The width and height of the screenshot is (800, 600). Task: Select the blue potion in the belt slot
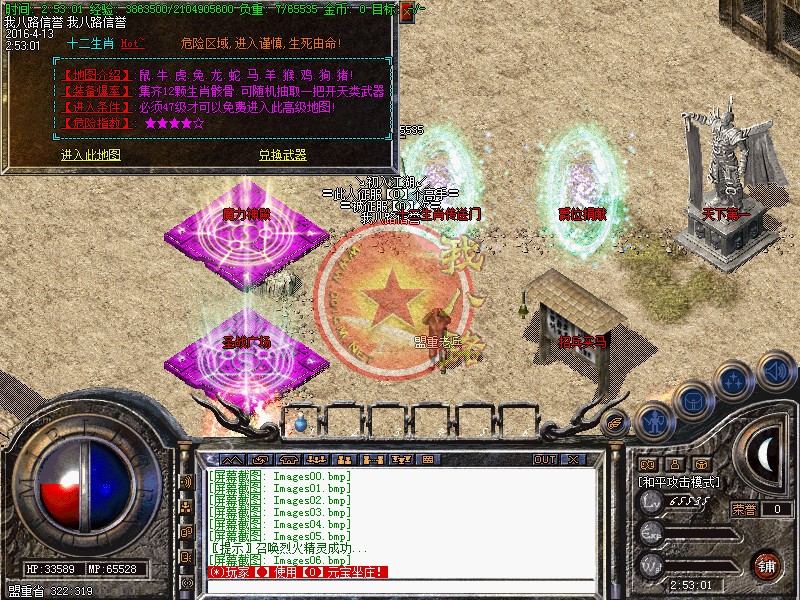click(301, 423)
